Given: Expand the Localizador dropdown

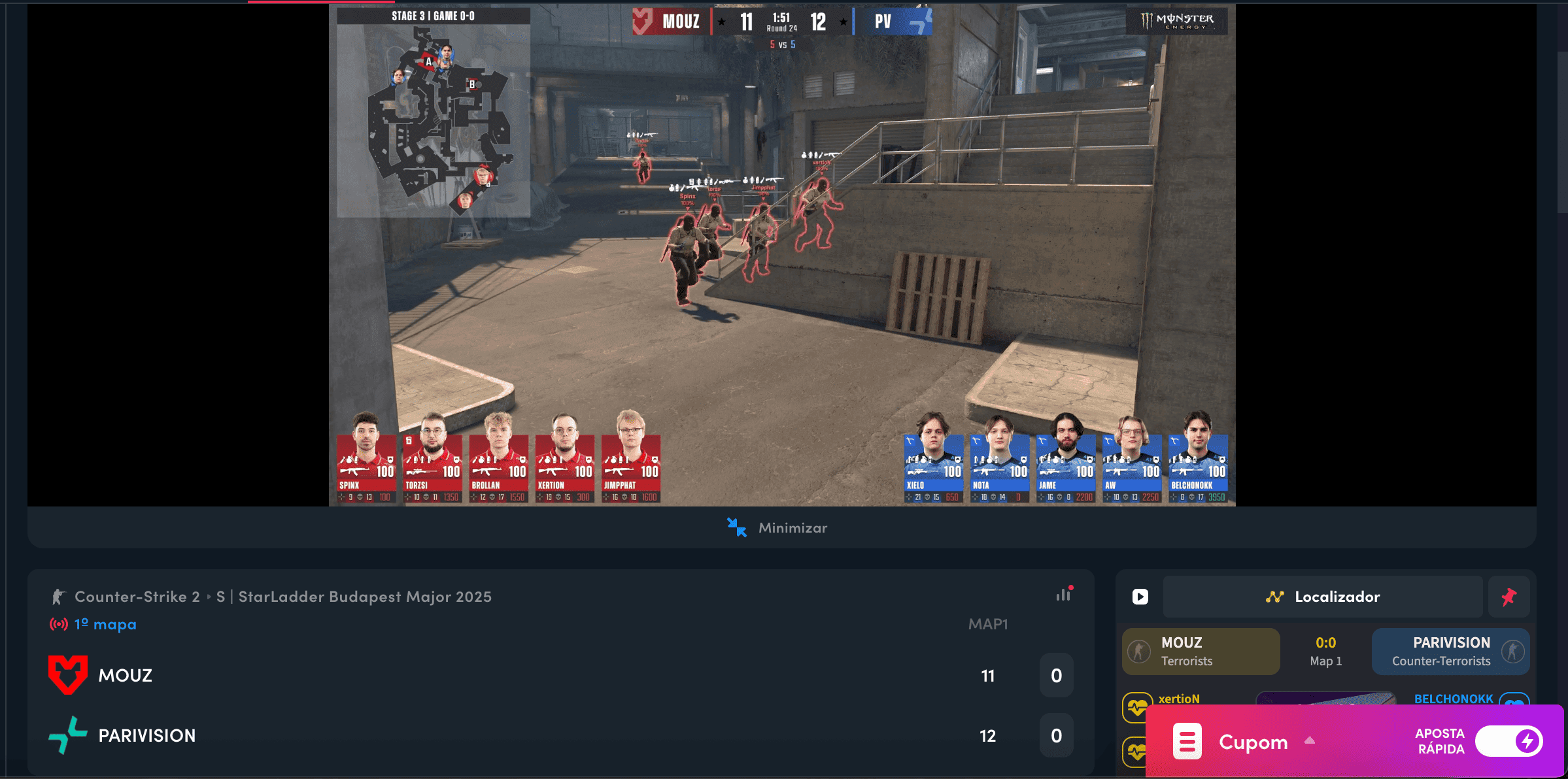Looking at the screenshot, I should pos(1323,597).
